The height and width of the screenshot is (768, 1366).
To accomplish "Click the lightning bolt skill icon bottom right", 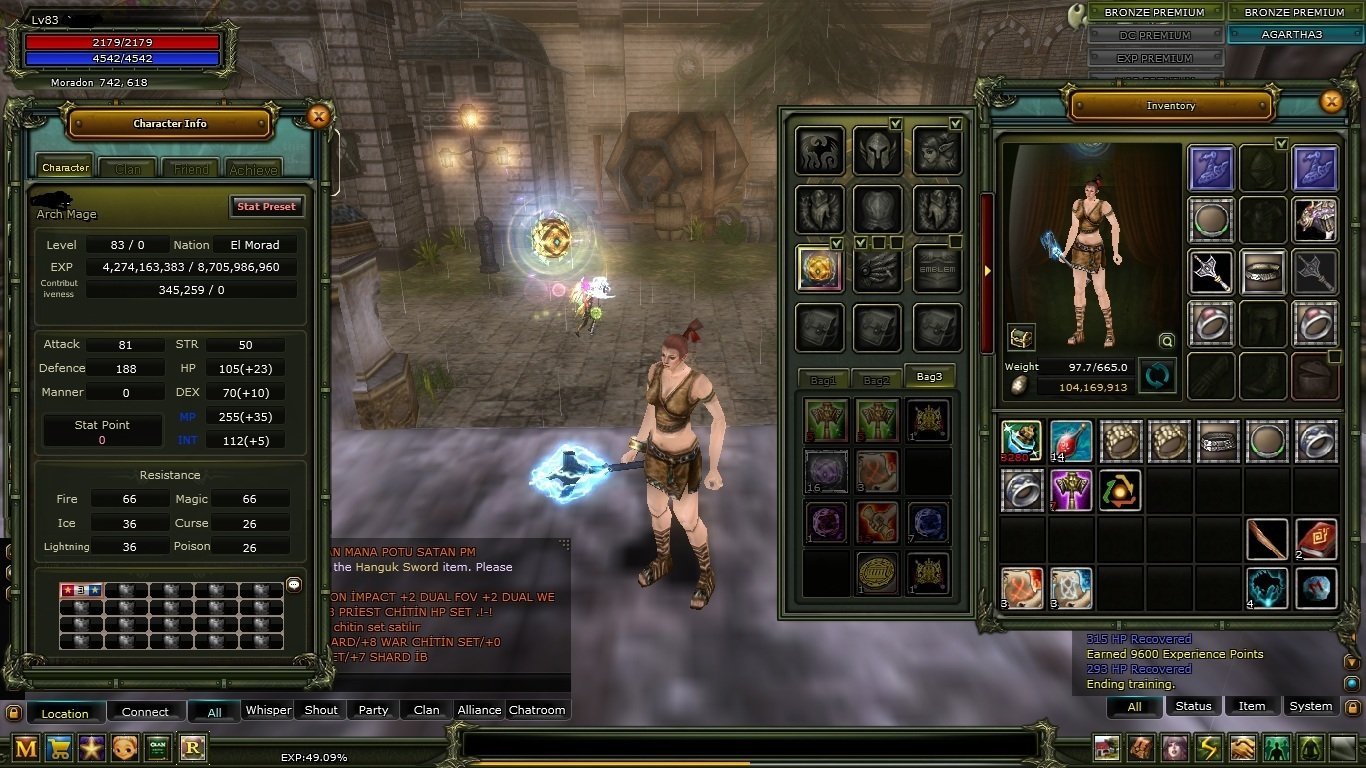I will pyautogui.click(x=1206, y=747).
